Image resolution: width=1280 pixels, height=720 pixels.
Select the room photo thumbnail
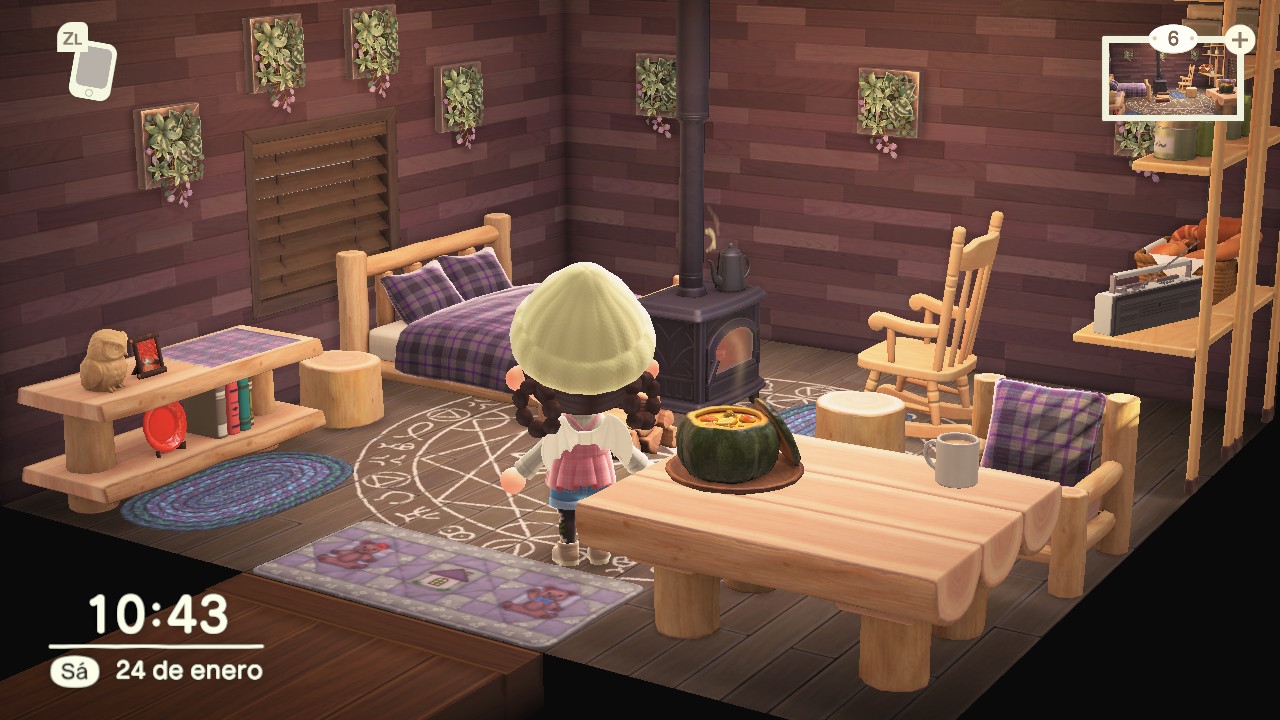(1172, 81)
